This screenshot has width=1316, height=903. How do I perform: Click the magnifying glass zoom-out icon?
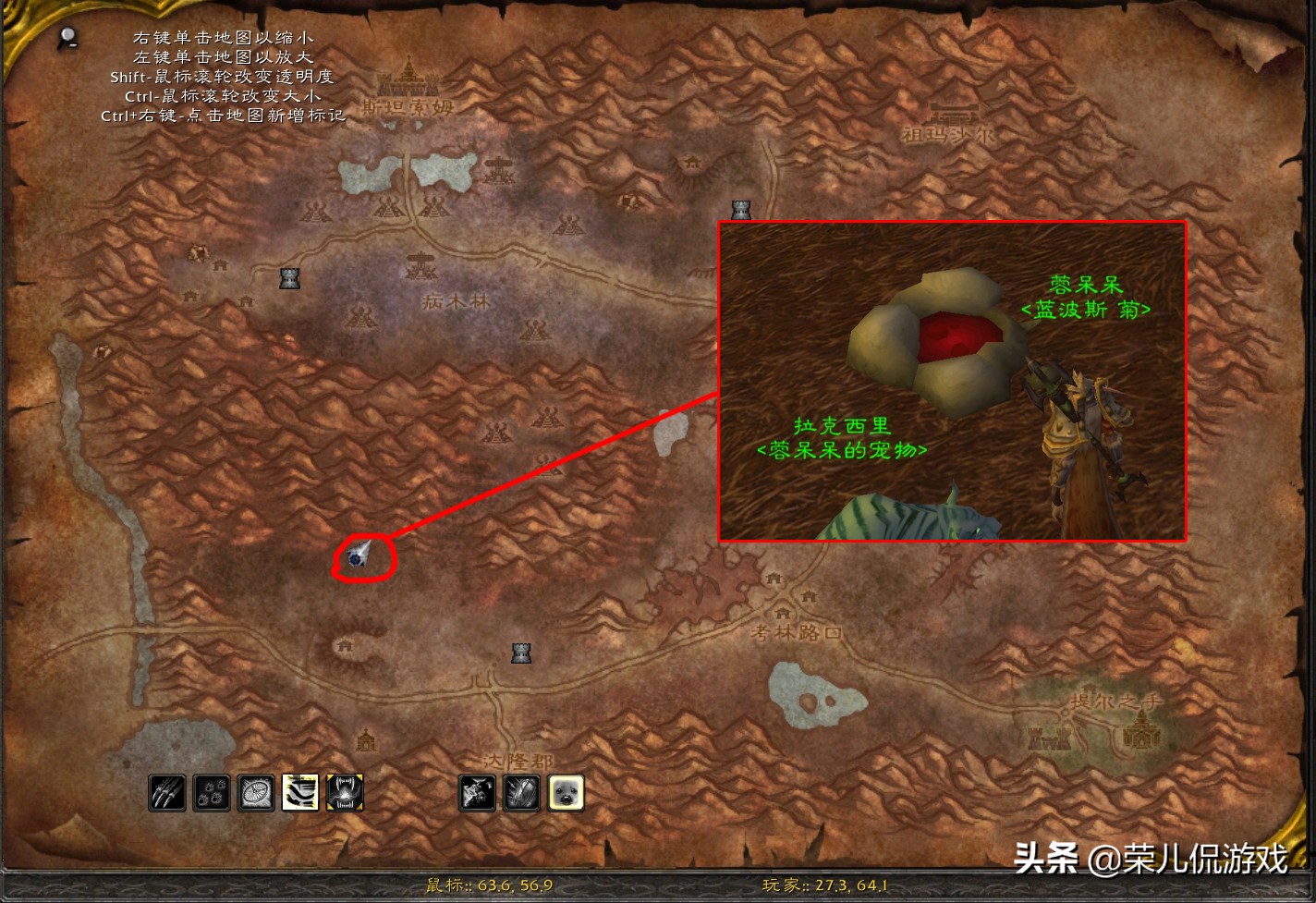coord(67,38)
